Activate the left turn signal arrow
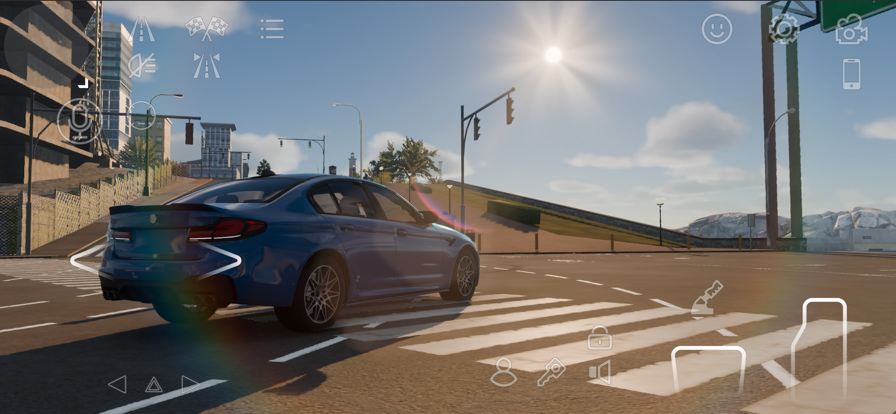This screenshot has width=896, height=414. pyautogui.click(x=117, y=384)
